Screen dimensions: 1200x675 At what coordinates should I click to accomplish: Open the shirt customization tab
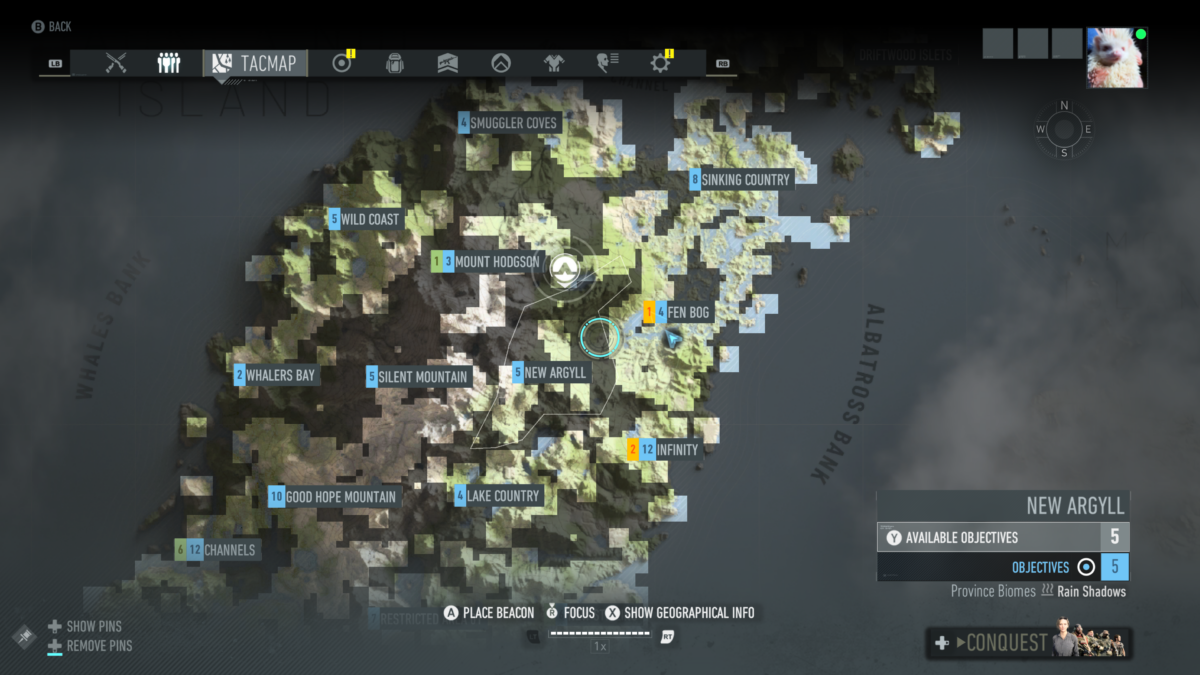tap(554, 64)
